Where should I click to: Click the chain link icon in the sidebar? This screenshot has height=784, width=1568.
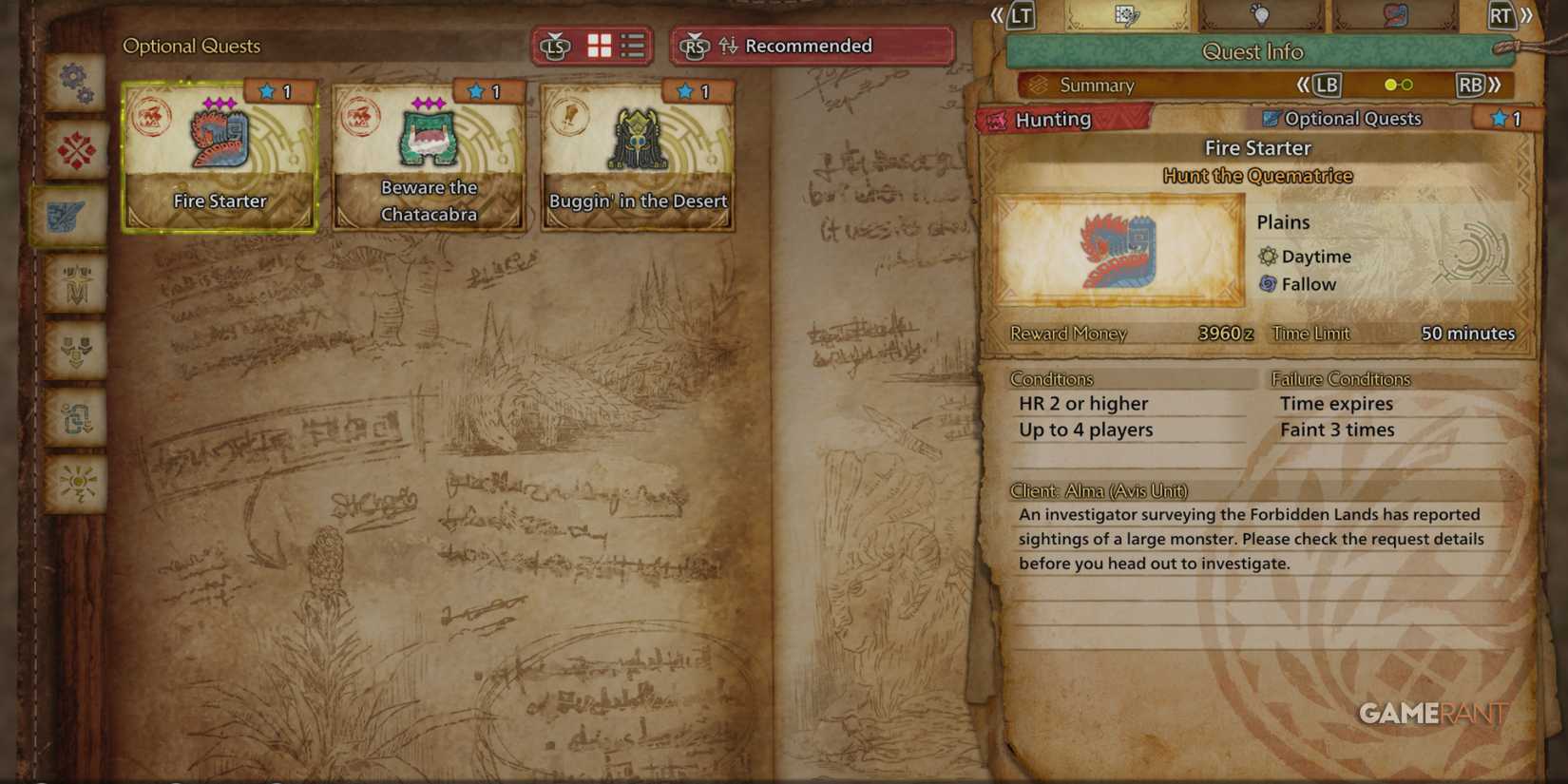click(x=76, y=418)
